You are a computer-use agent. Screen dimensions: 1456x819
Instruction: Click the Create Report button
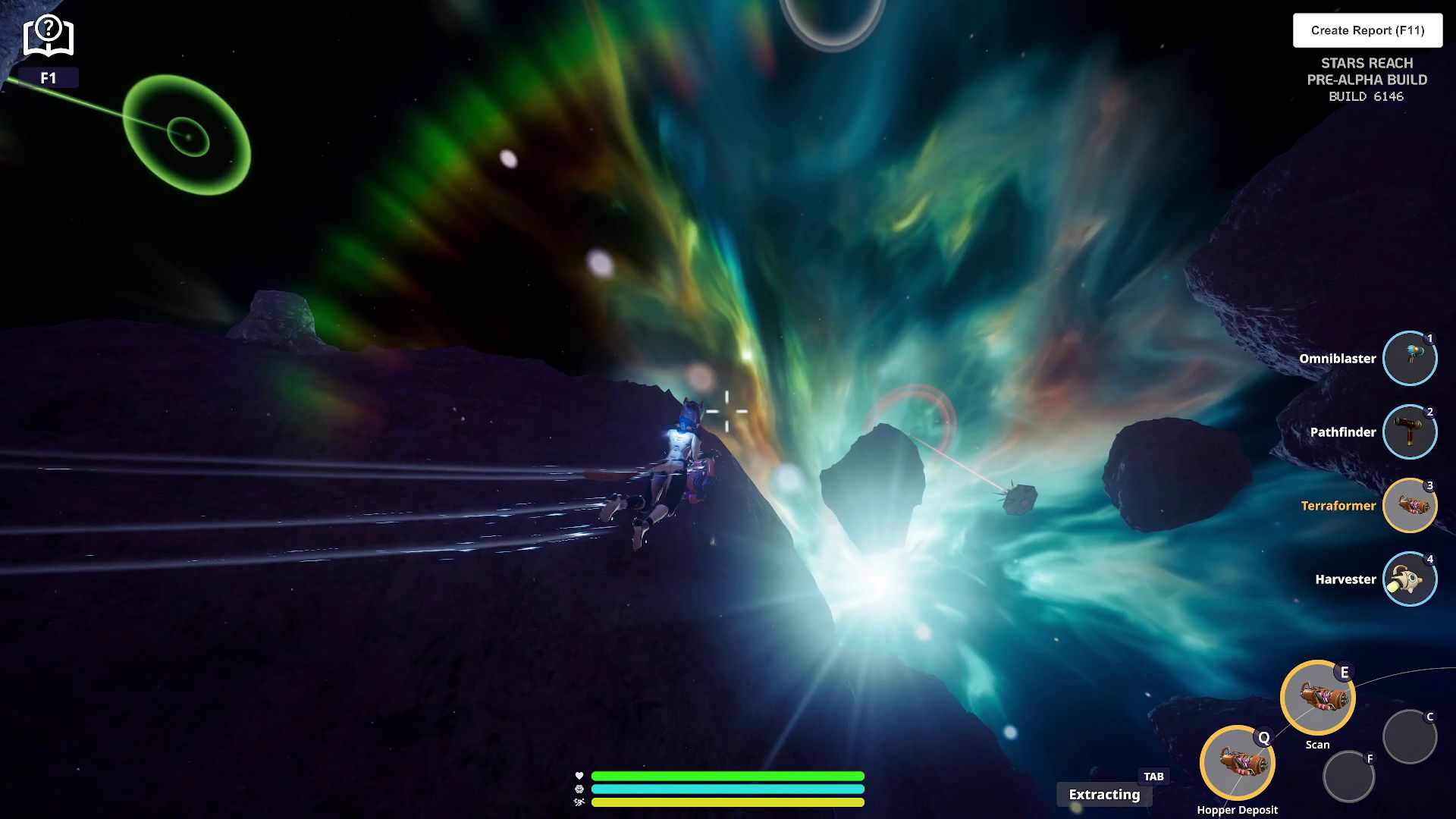tap(1367, 30)
